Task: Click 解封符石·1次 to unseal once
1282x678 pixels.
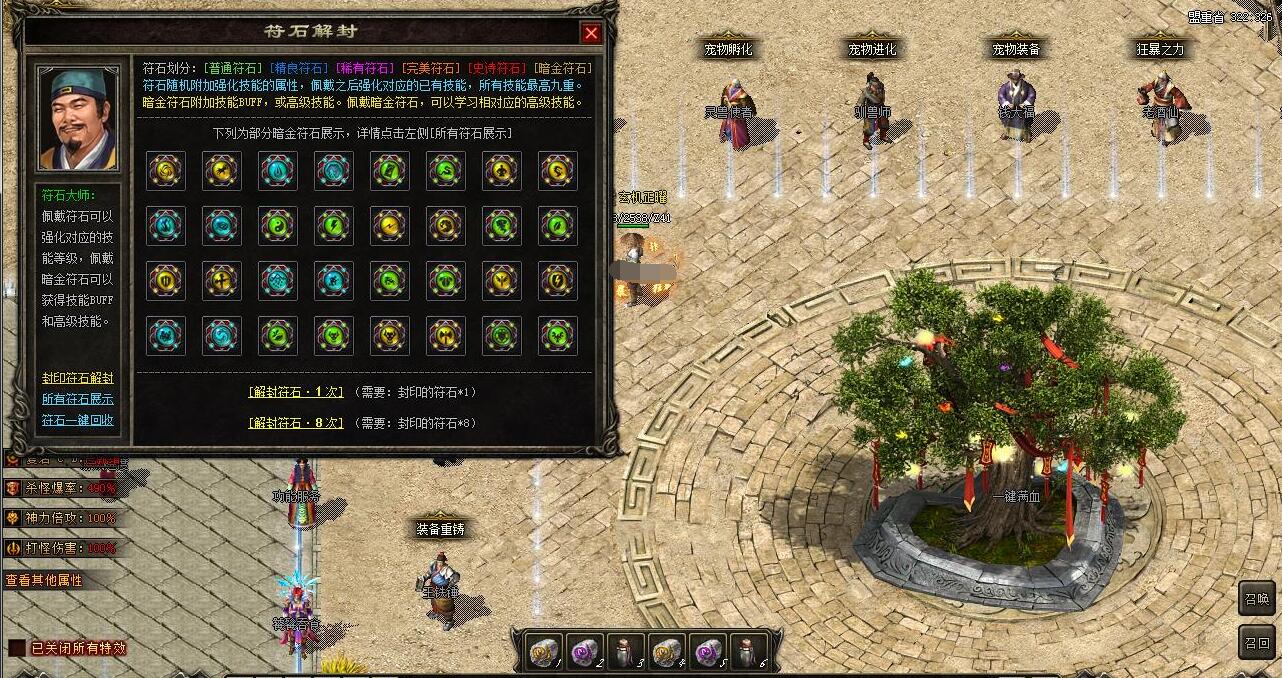Action: tap(296, 392)
